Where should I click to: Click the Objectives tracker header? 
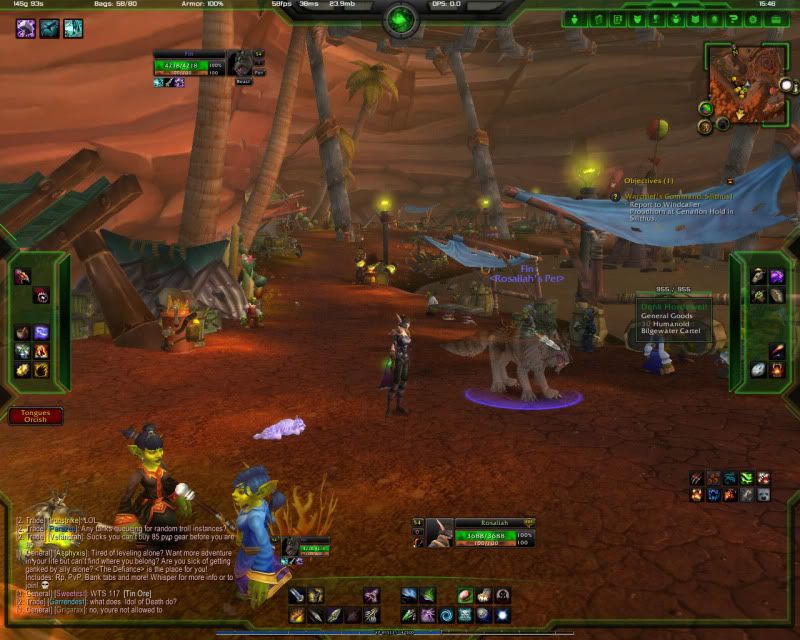pyautogui.click(x=649, y=181)
